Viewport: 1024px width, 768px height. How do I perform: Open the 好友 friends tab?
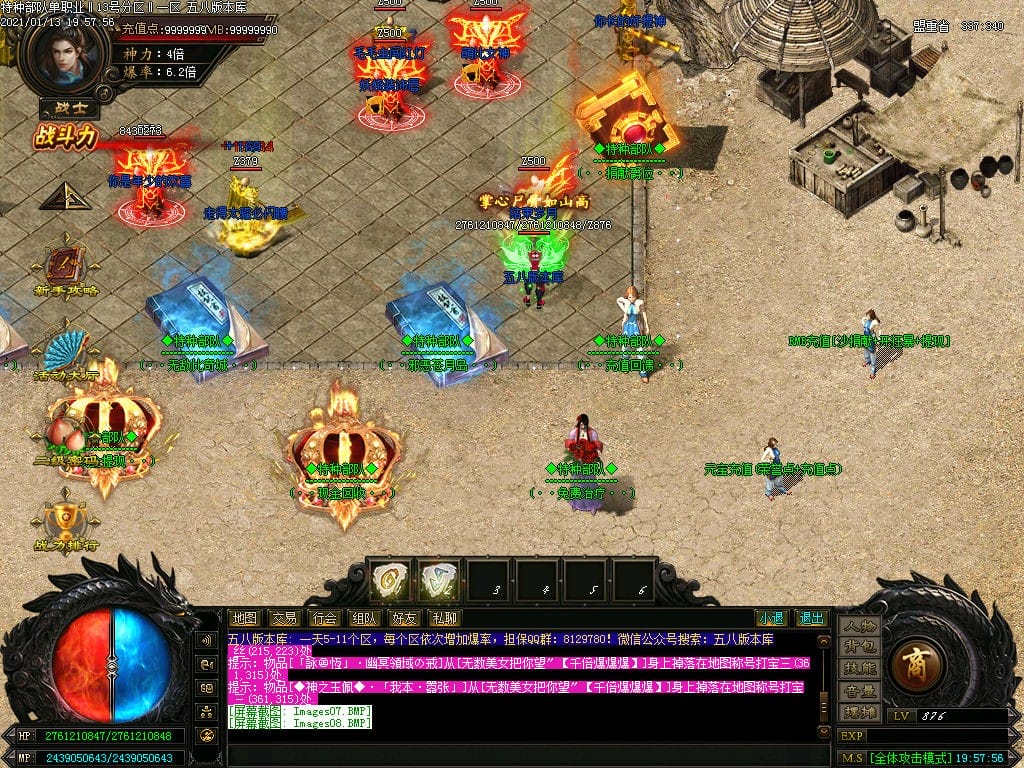click(x=403, y=618)
